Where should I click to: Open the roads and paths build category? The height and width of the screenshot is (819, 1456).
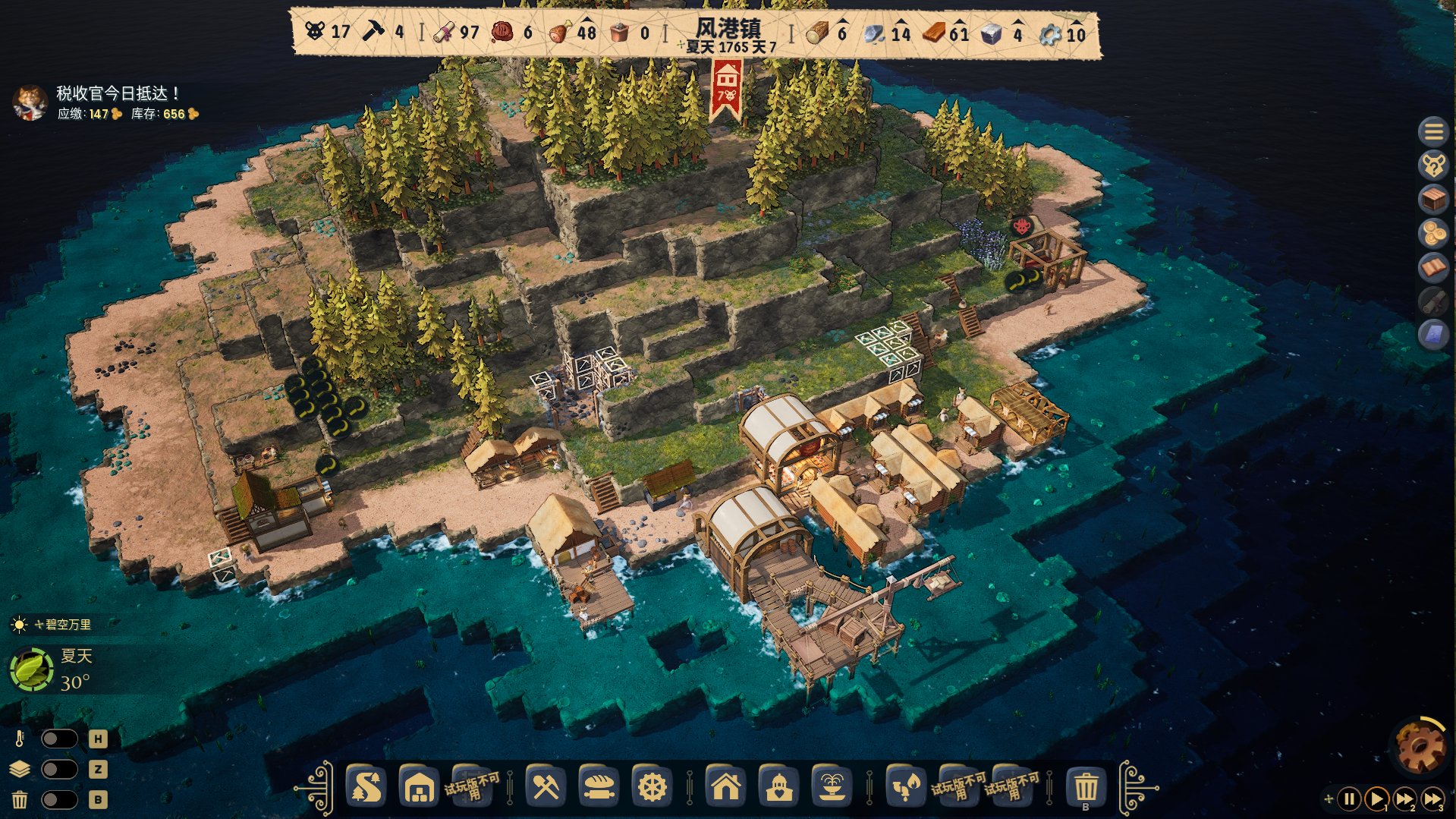pyautogui.click(x=367, y=787)
